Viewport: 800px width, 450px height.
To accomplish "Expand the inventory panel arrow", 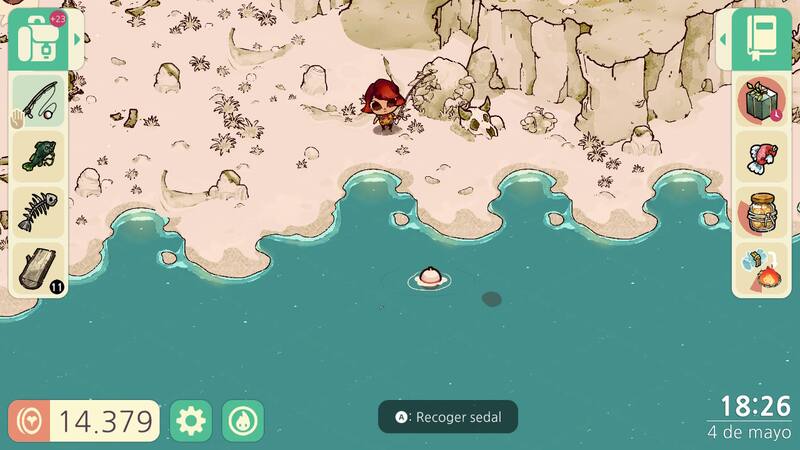I will (x=78, y=39).
